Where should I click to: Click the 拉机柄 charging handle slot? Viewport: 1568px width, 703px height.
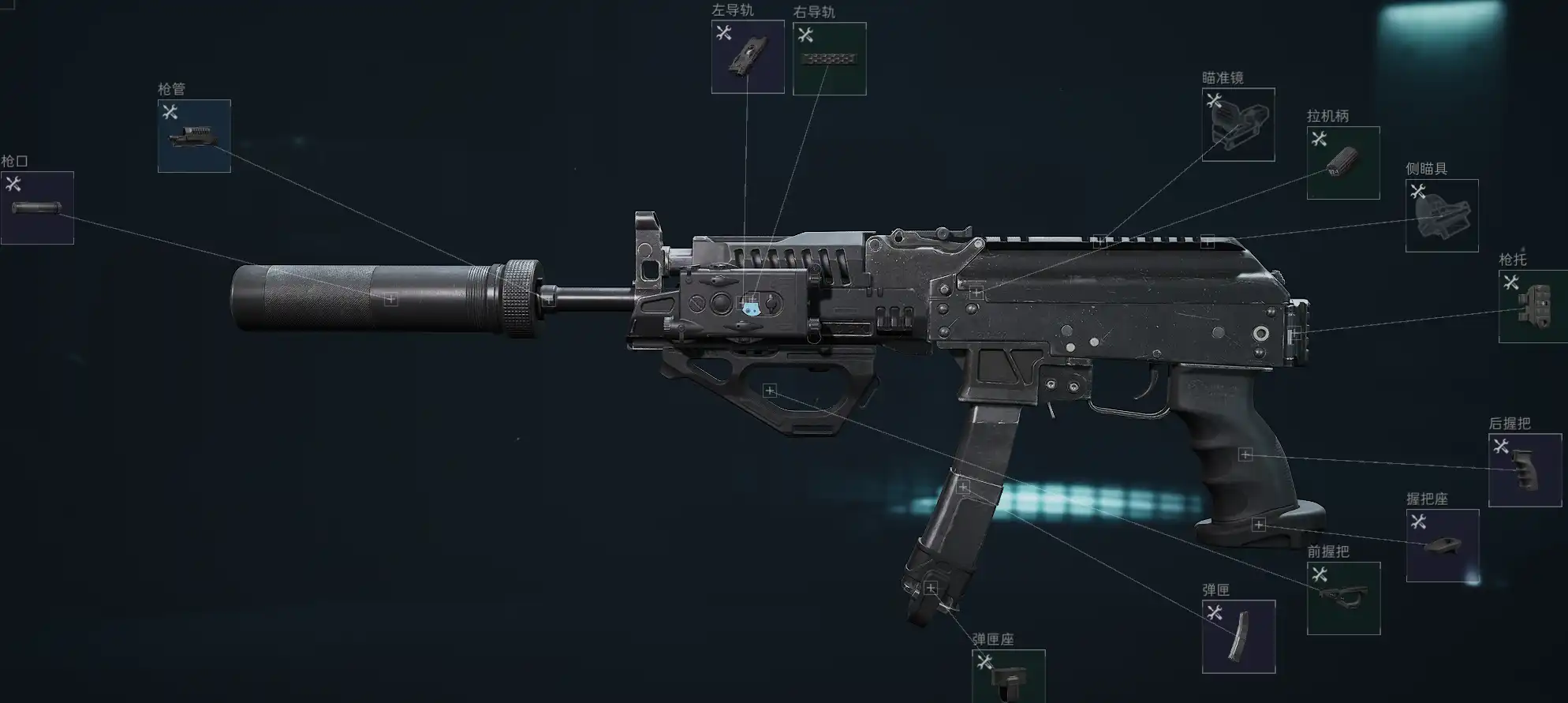(1342, 163)
